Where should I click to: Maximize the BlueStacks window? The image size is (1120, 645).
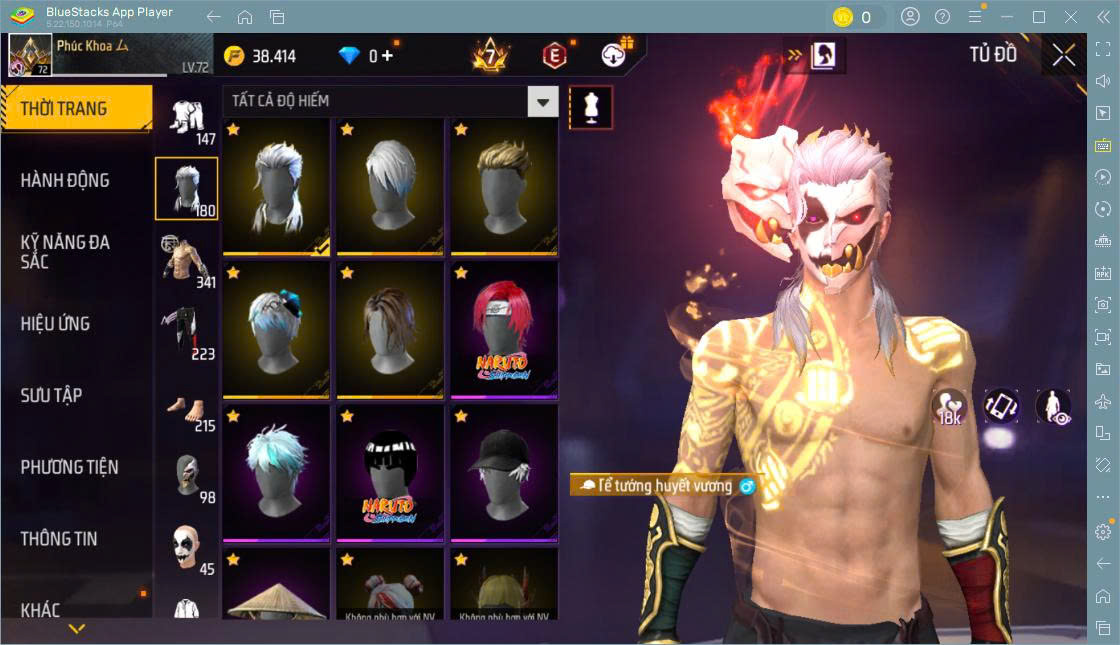tap(1039, 17)
